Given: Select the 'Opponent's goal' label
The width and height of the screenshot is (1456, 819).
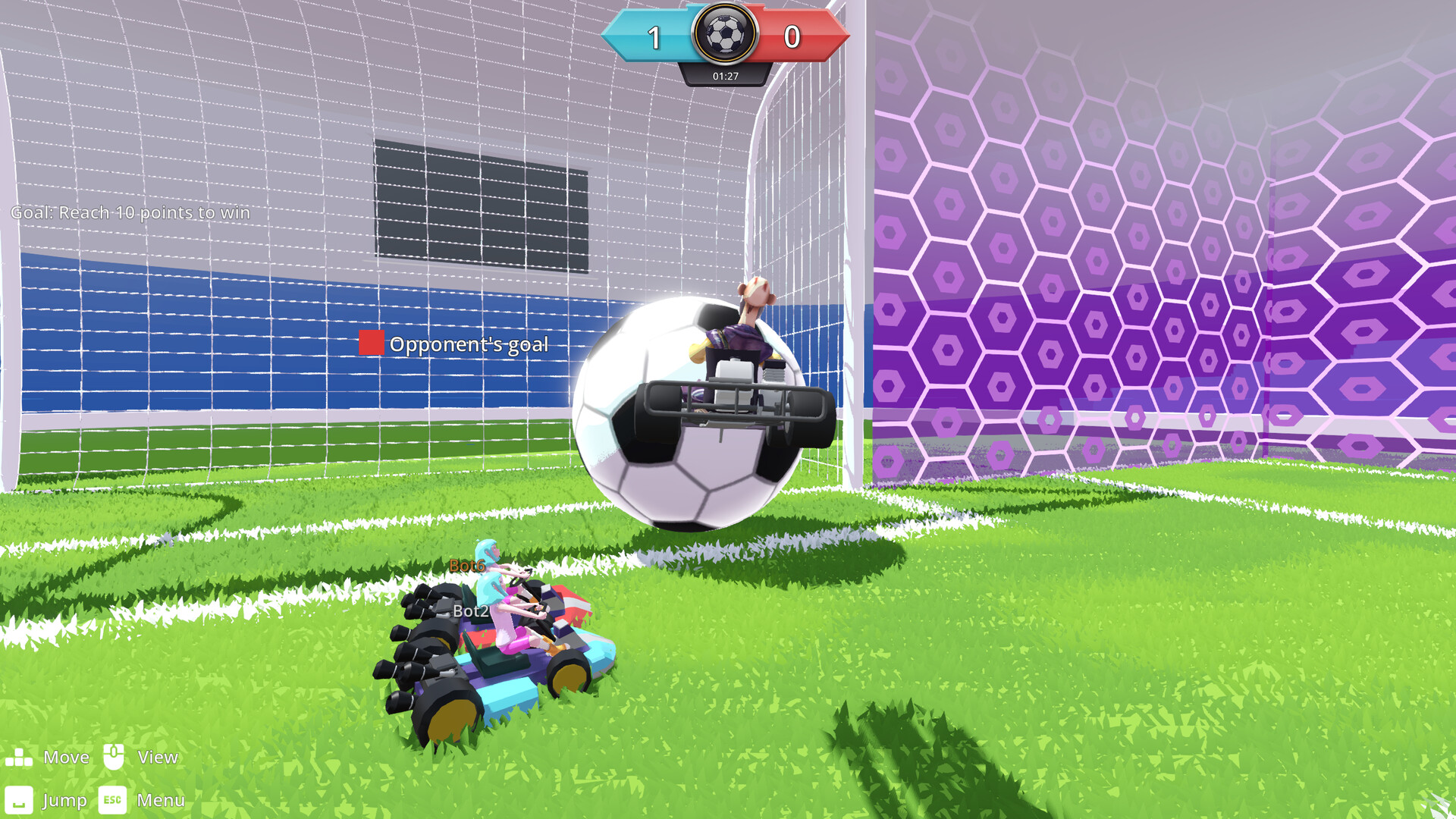Looking at the screenshot, I should (468, 344).
